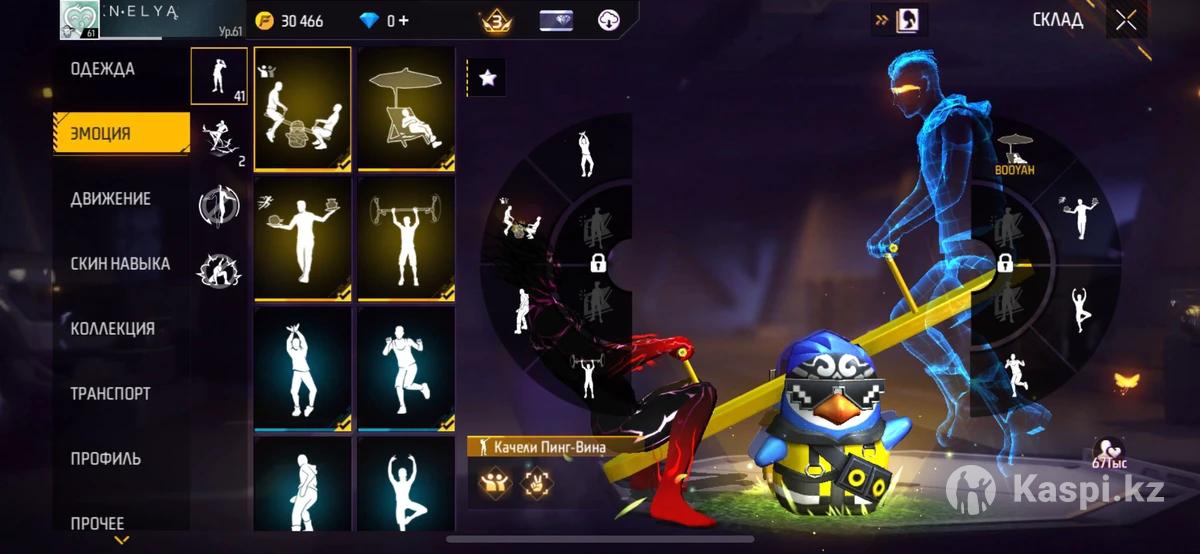Open the favorites star filter

(487, 78)
